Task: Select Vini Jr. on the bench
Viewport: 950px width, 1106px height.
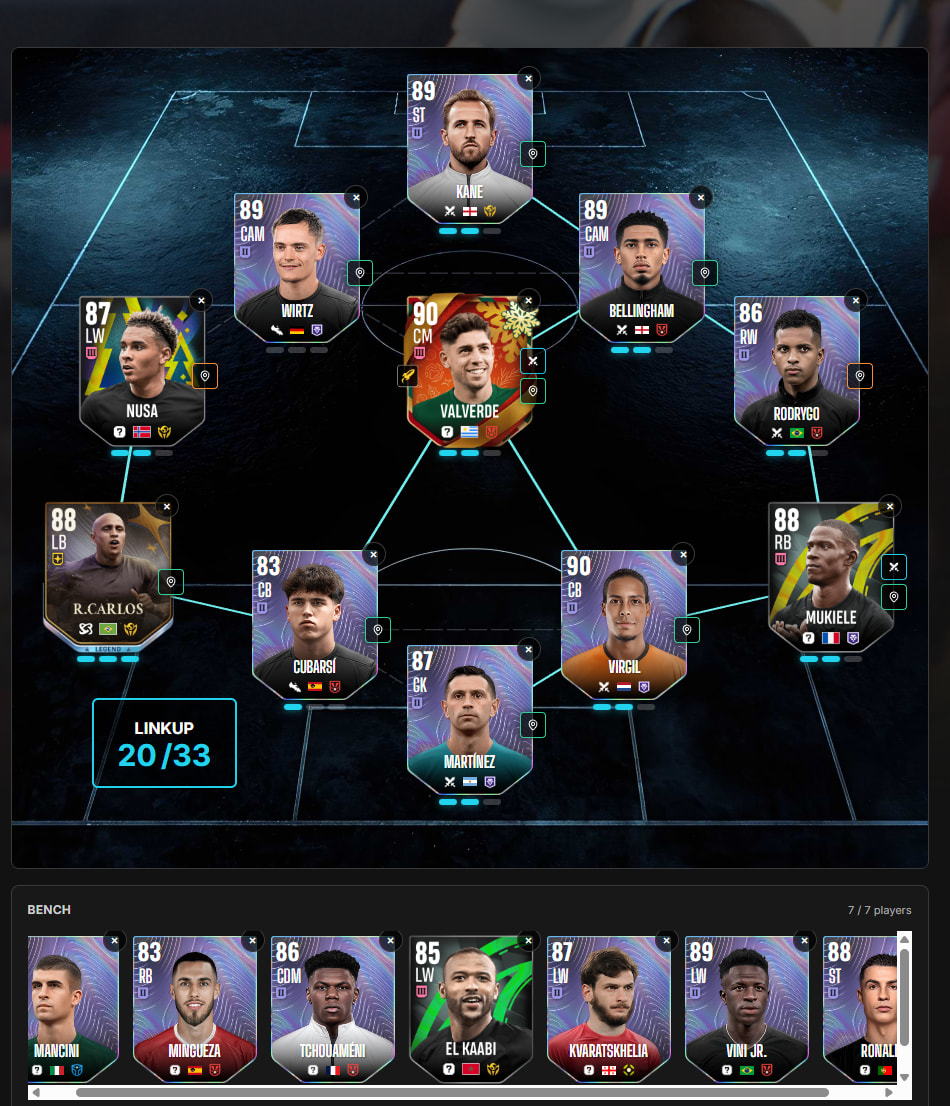Action: click(x=746, y=1008)
